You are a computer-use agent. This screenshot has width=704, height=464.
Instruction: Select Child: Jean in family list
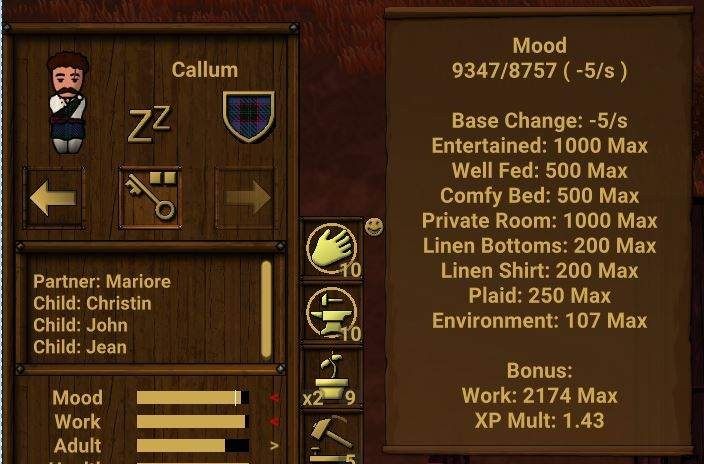click(80, 348)
